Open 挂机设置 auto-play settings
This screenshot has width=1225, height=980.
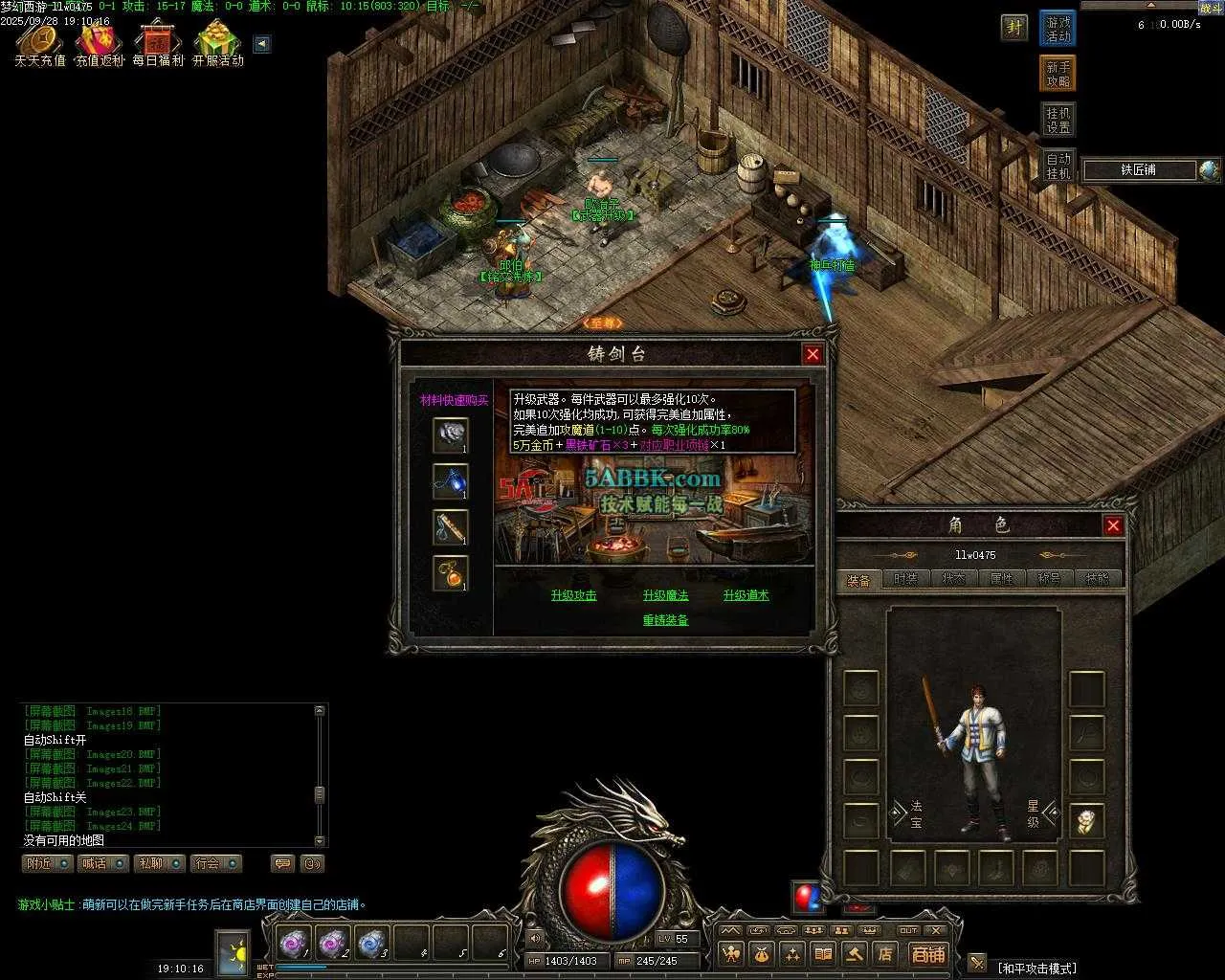click(1058, 120)
